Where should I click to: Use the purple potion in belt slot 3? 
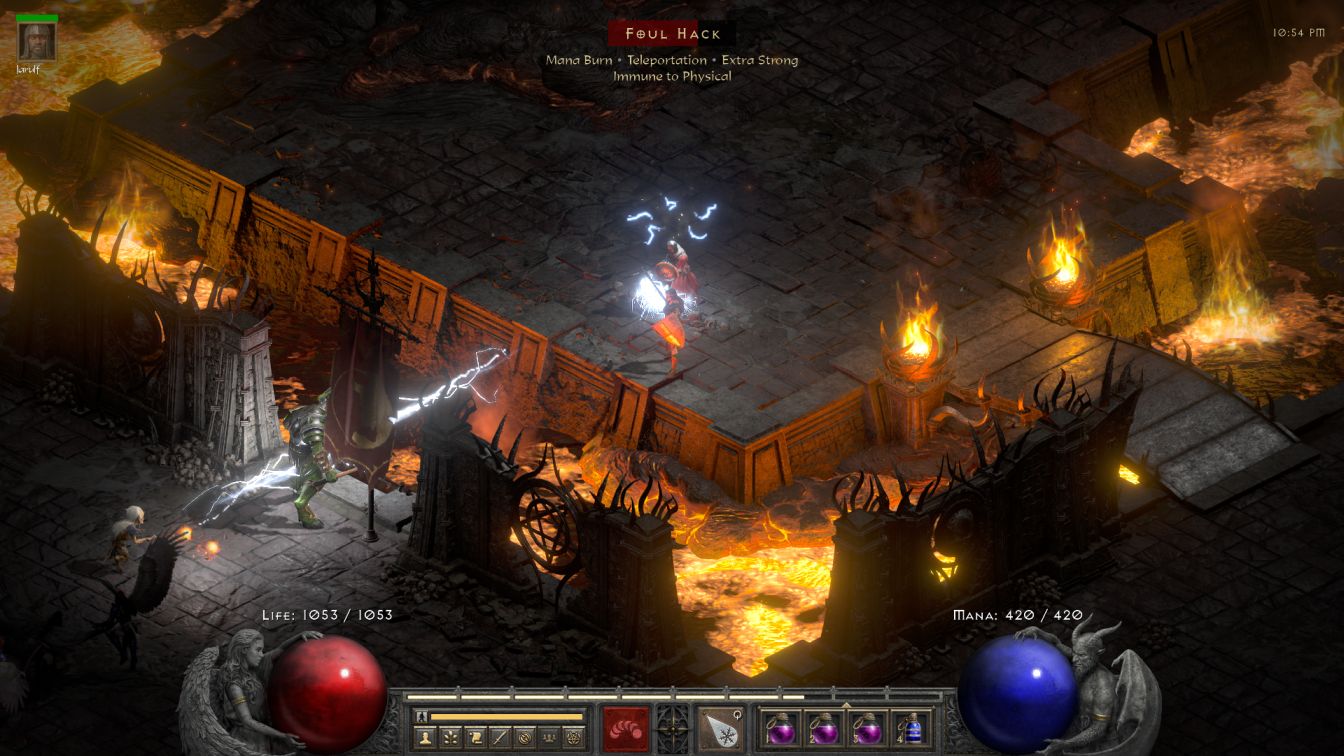pyautogui.click(x=866, y=728)
